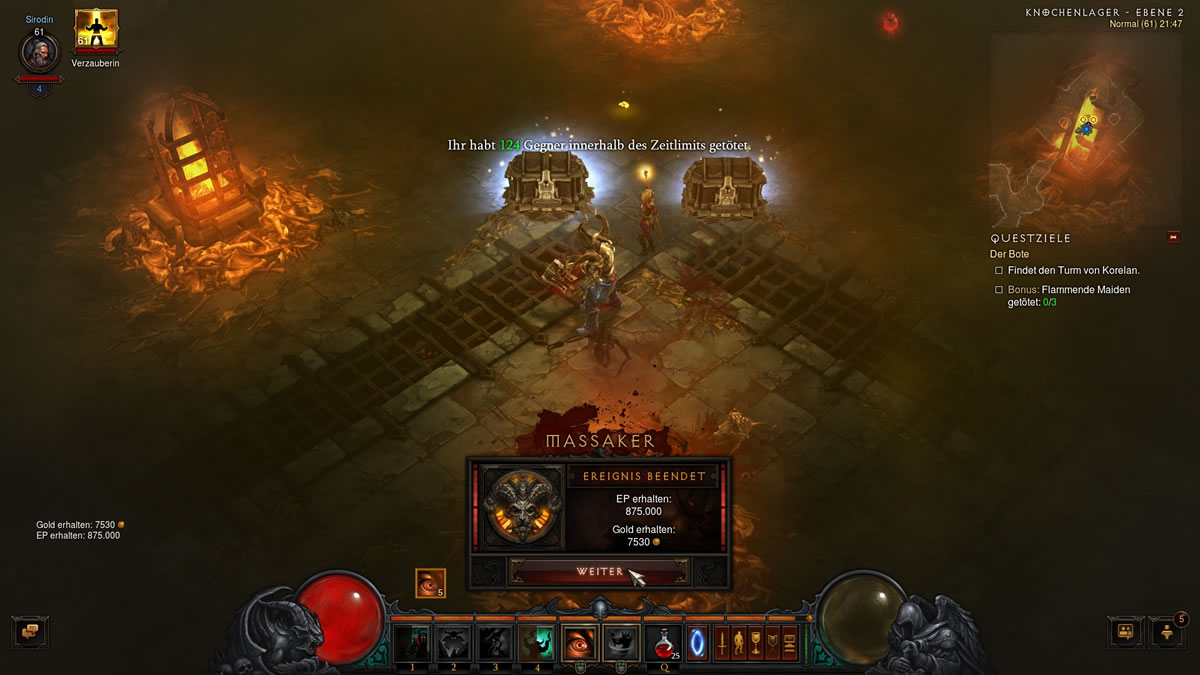
Task: Use the right mouse button skill slot
Action: pyautogui.click(x=623, y=643)
